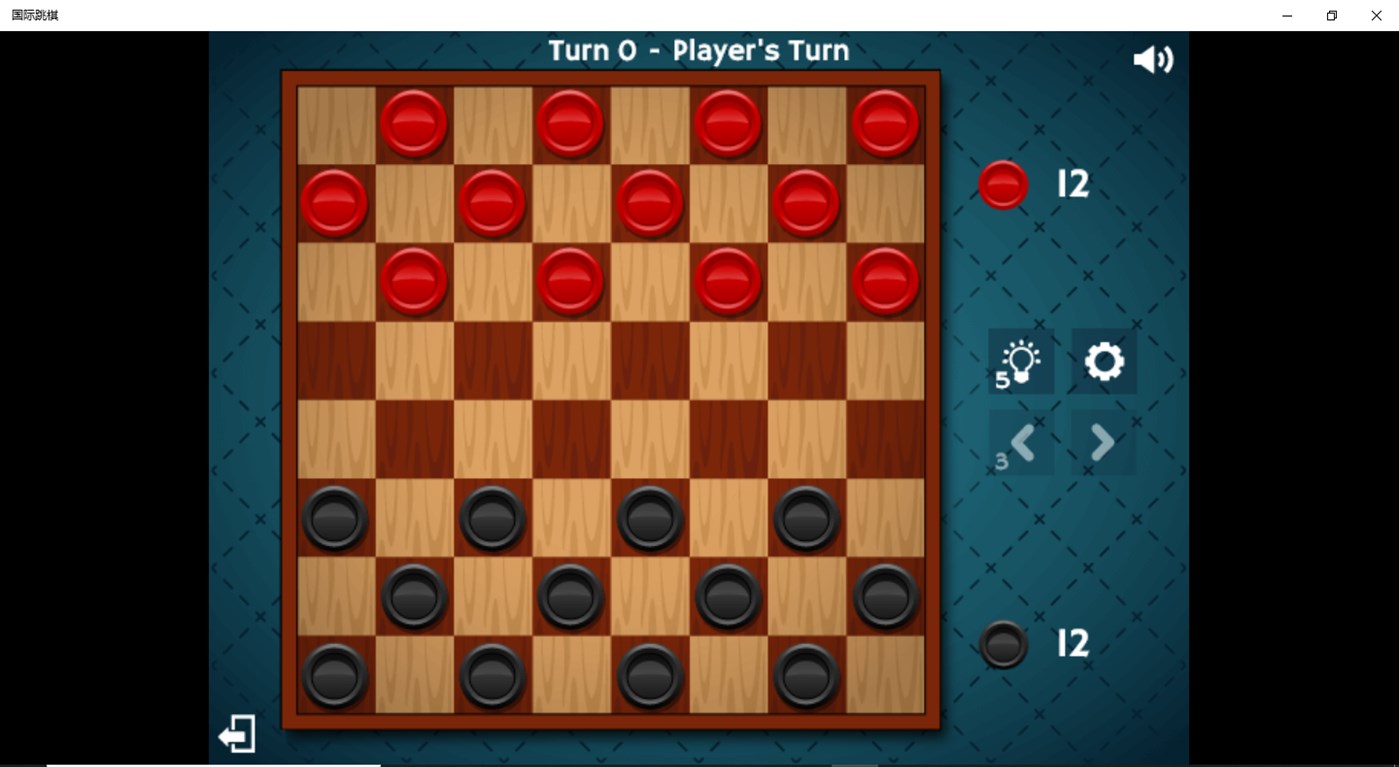Click the red piece counter icon

[1002, 184]
